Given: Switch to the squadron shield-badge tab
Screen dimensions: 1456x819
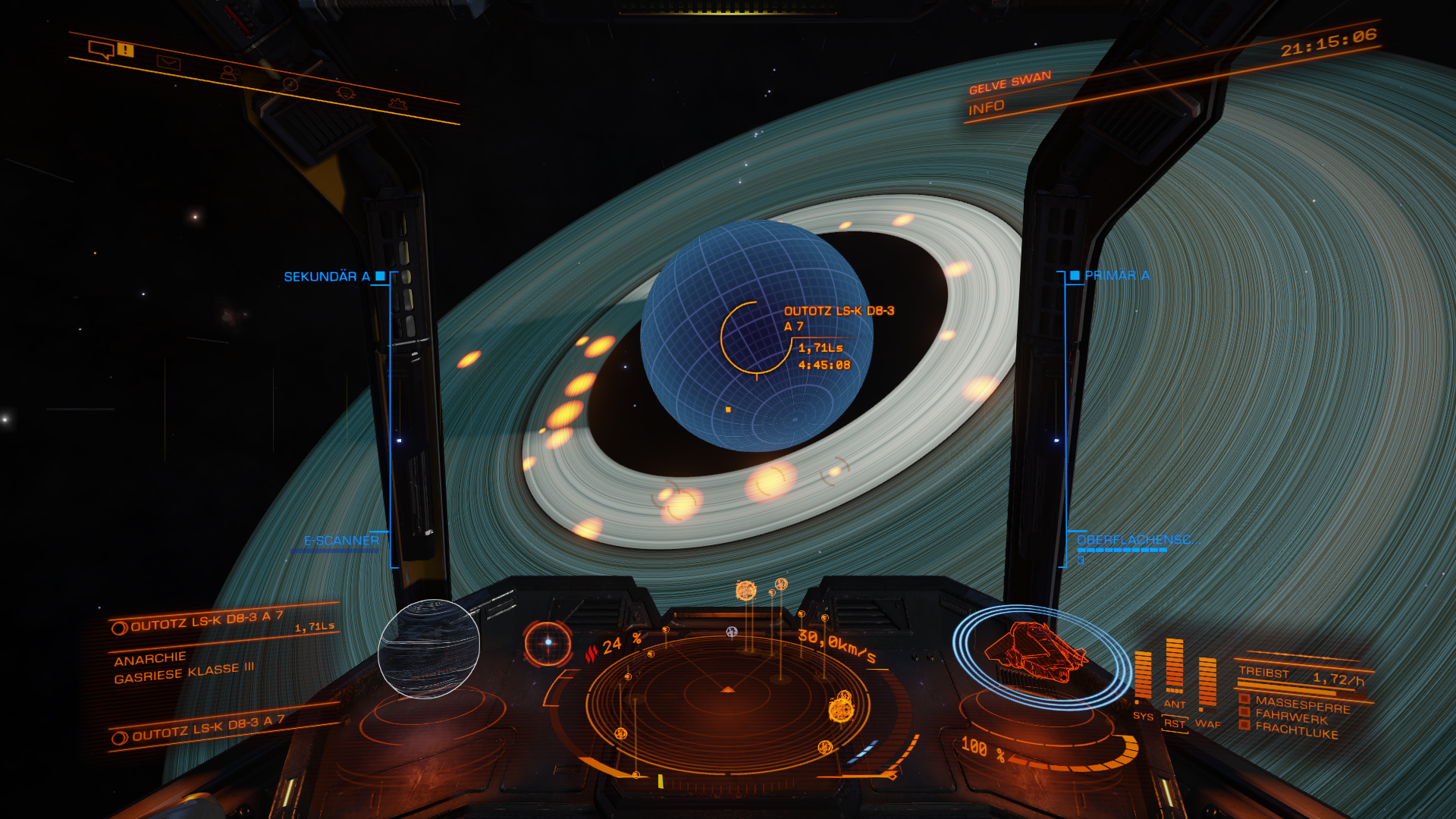Looking at the screenshot, I should (346, 93).
